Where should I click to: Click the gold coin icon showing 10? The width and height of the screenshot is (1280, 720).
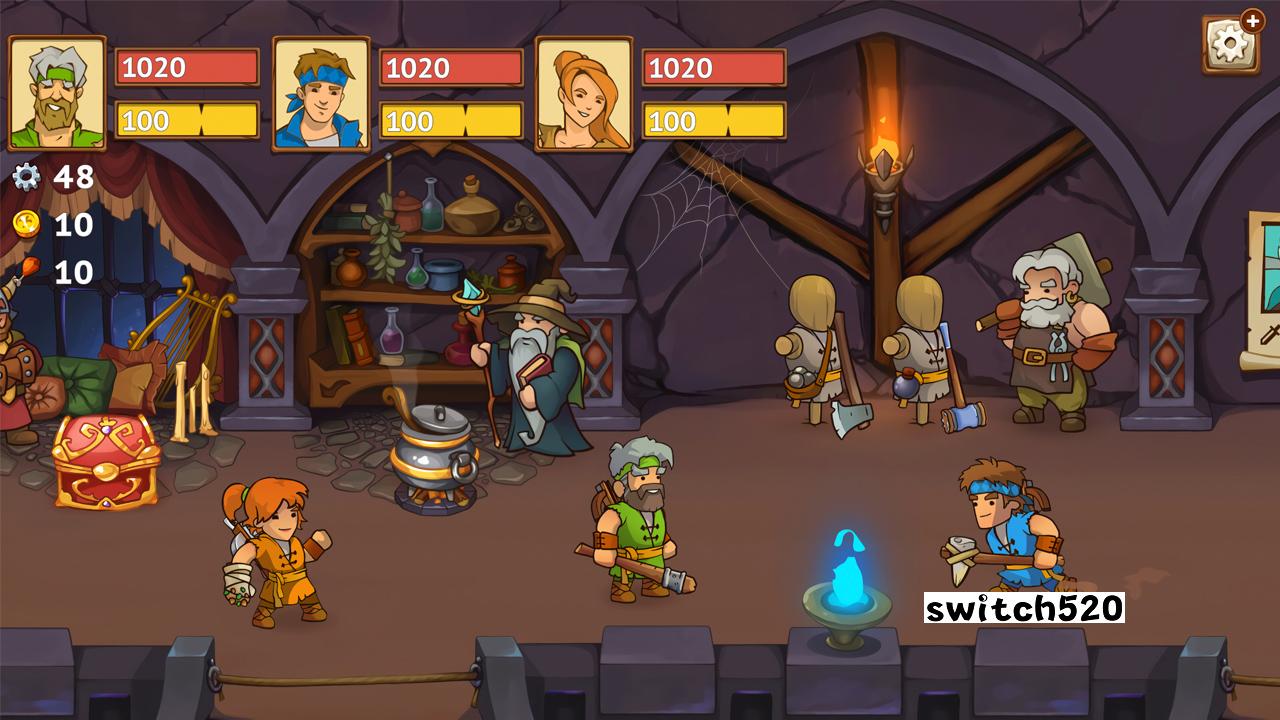pyautogui.click(x=29, y=225)
